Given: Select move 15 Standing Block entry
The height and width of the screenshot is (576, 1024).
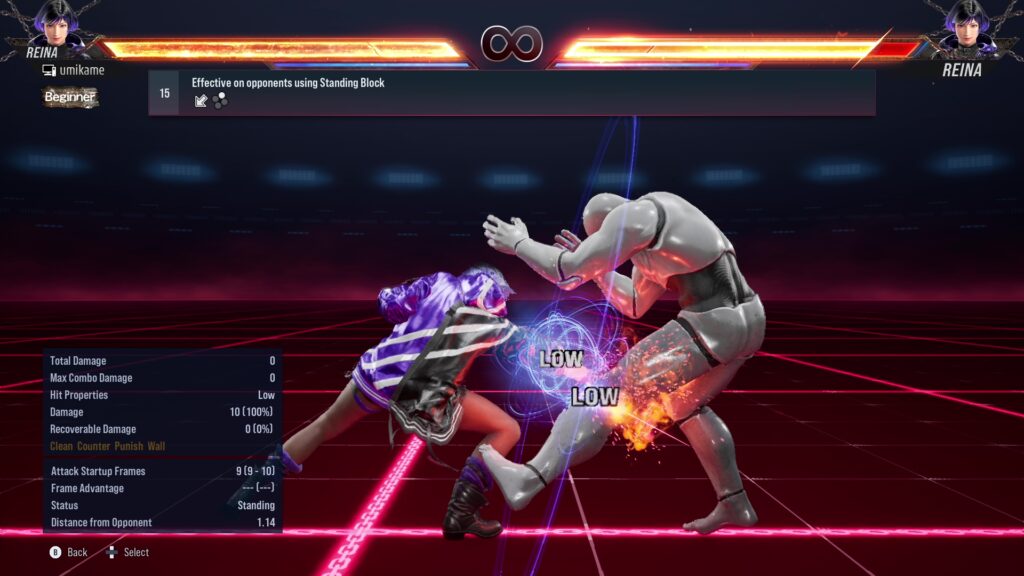Looking at the screenshot, I should coord(511,92).
